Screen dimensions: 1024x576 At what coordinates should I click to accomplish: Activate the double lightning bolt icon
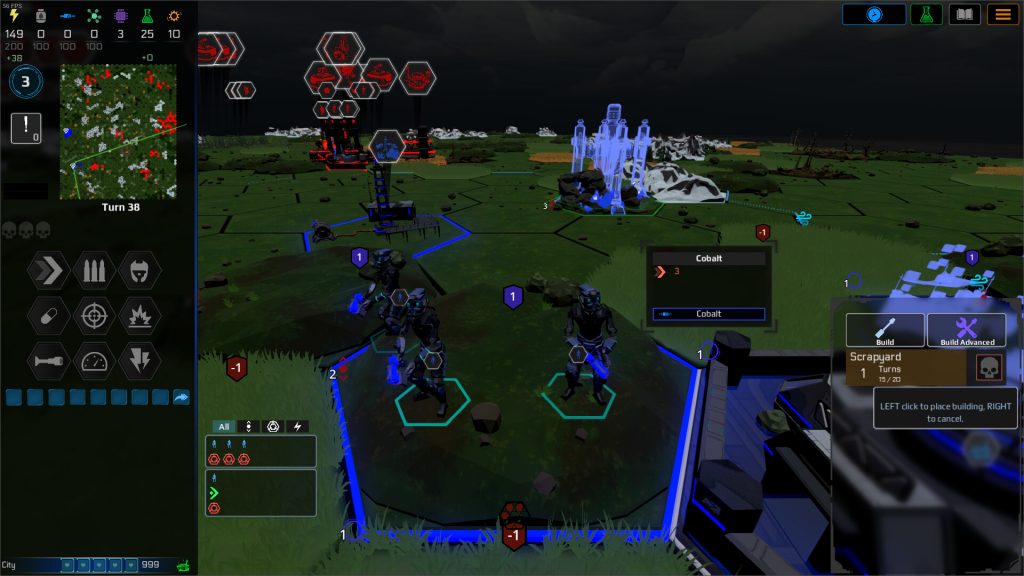pos(140,361)
